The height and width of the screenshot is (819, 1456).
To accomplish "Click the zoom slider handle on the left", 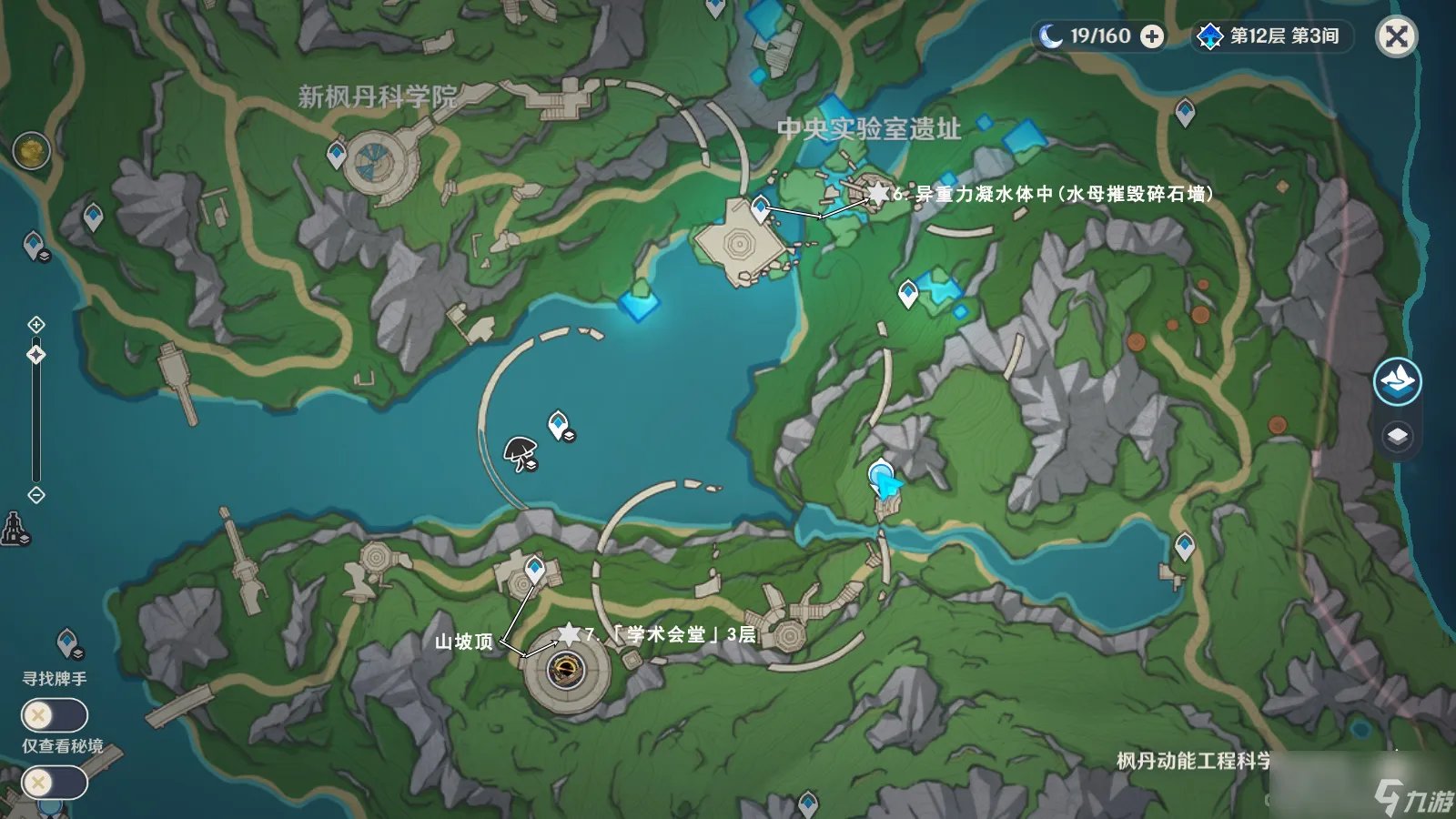I will tap(36, 355).
